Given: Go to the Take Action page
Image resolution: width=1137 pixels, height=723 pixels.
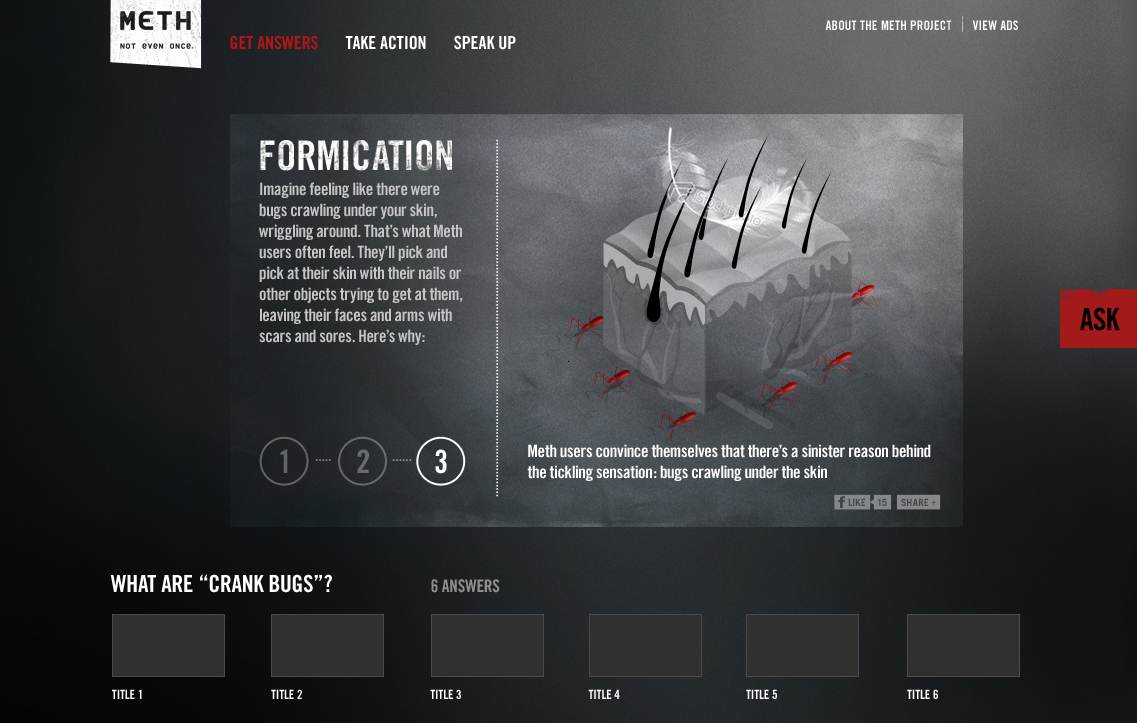Looking at the screenshot, I should coord(386,43).
